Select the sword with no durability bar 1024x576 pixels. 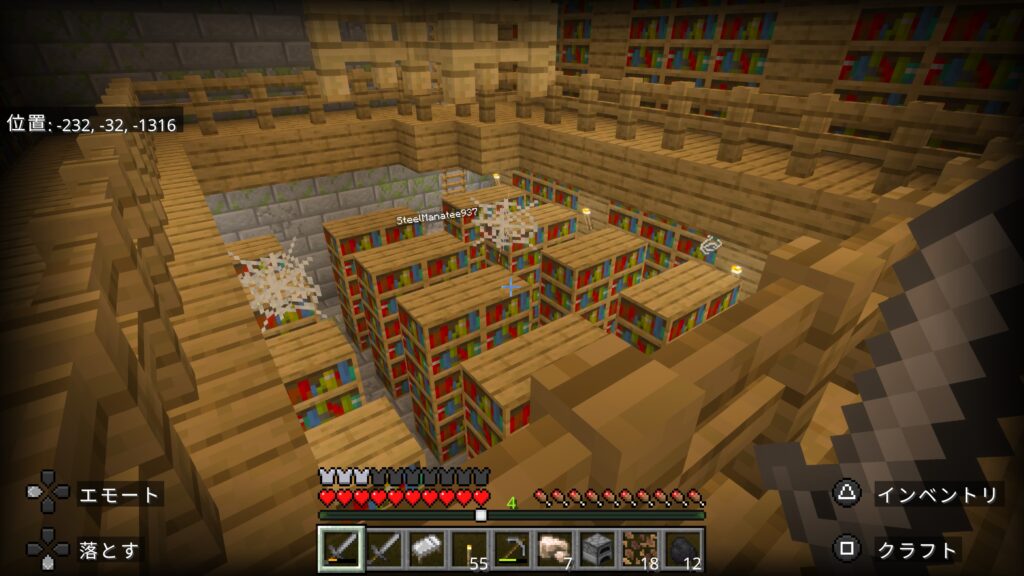point(384,548)
